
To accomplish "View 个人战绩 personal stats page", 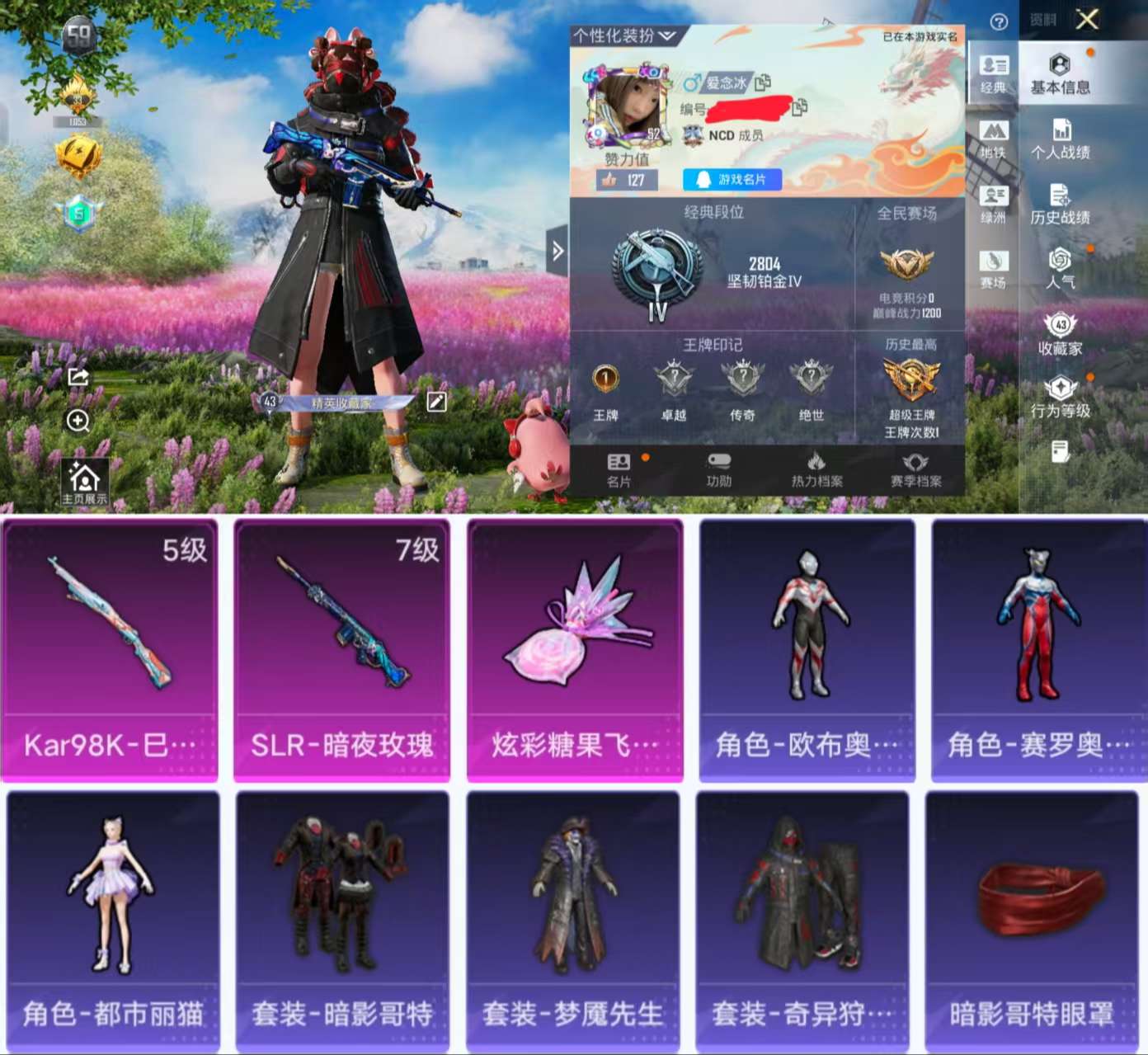I will [x=1061, y=140].
